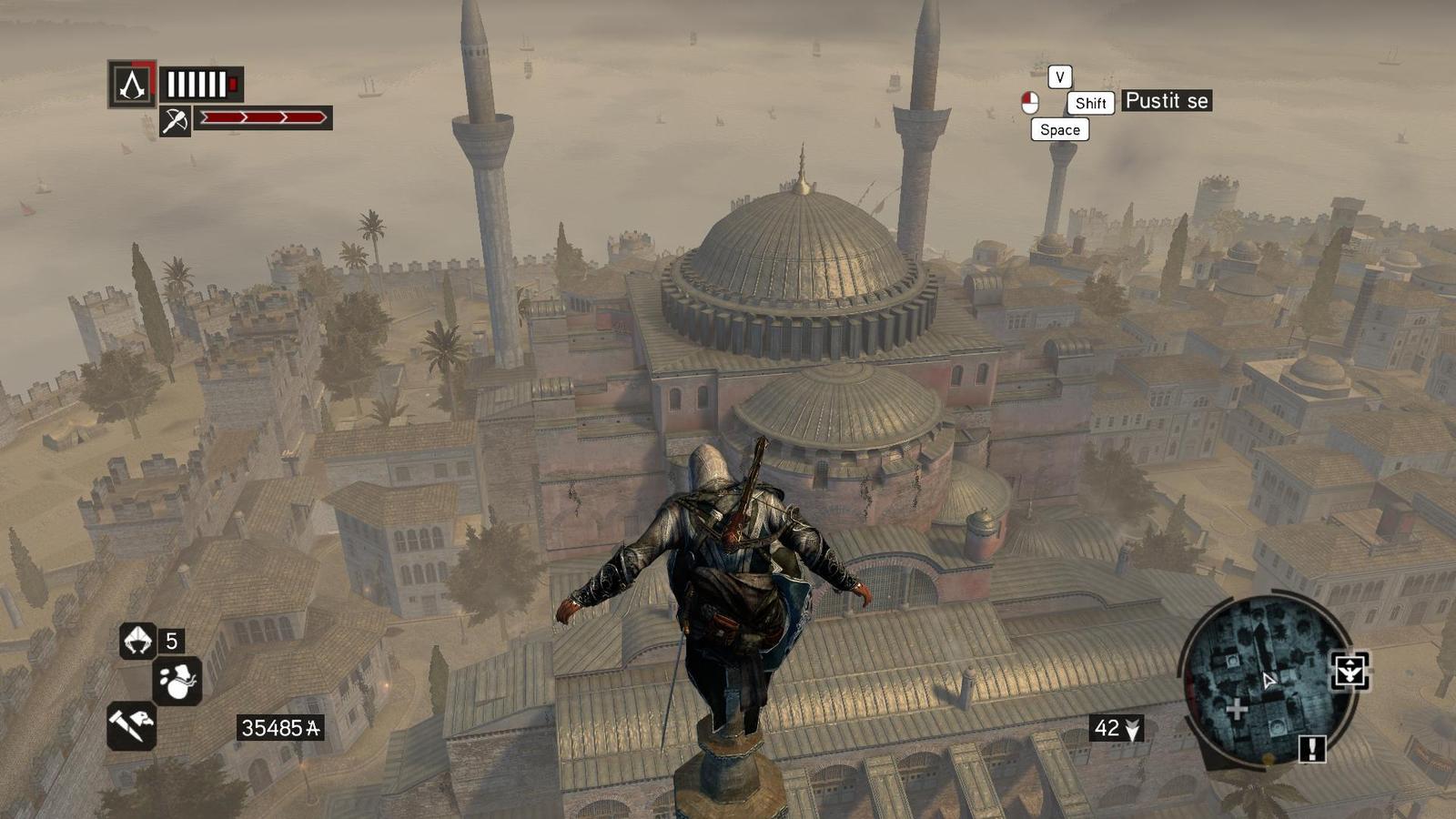Select the crossbow weapon icon
This screenshot has width=1456, height=819.
pyautogui.click(x=175, y=120)
